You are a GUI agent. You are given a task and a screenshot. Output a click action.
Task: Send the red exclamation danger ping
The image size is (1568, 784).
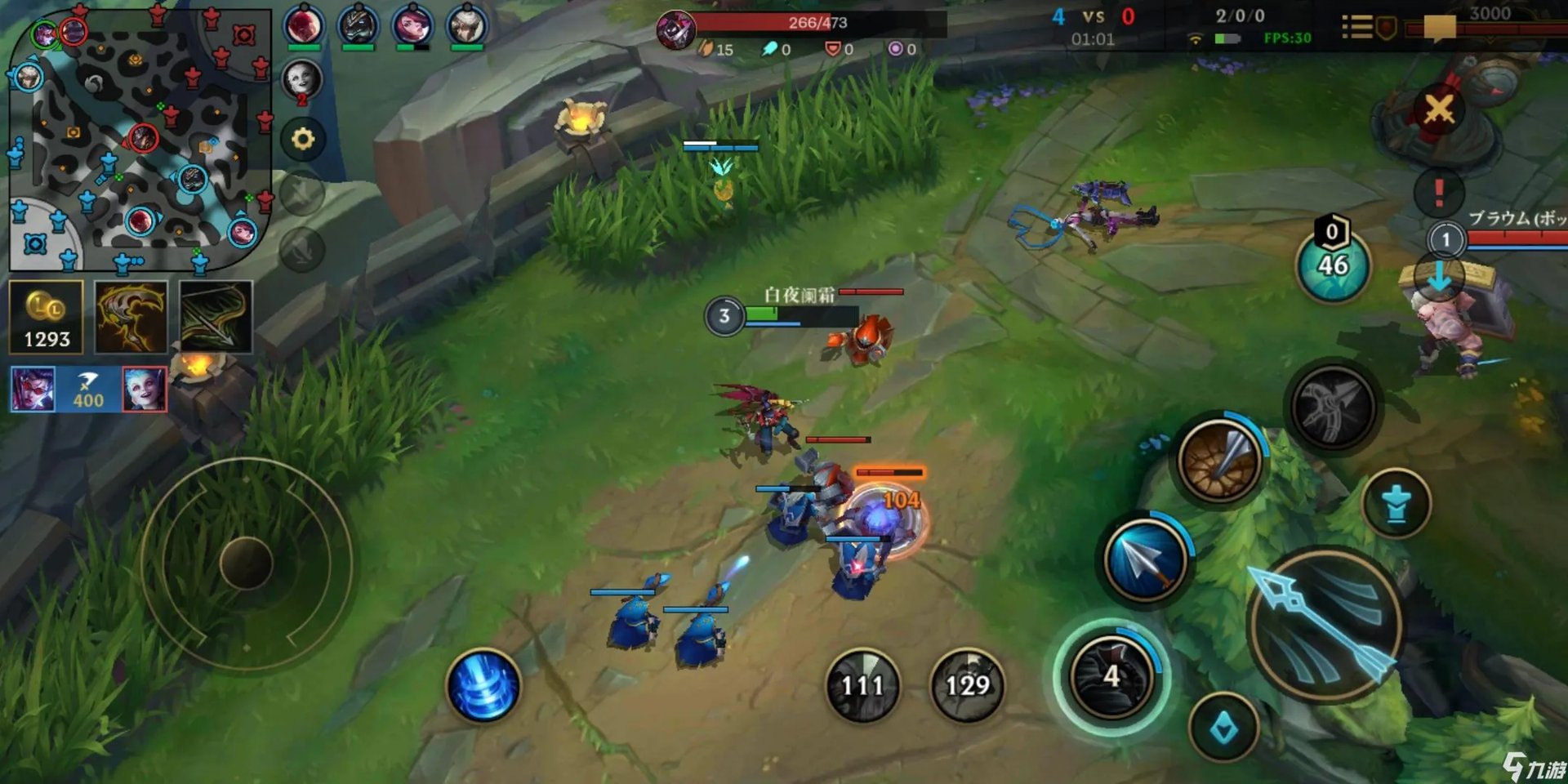click(1439, 193)
